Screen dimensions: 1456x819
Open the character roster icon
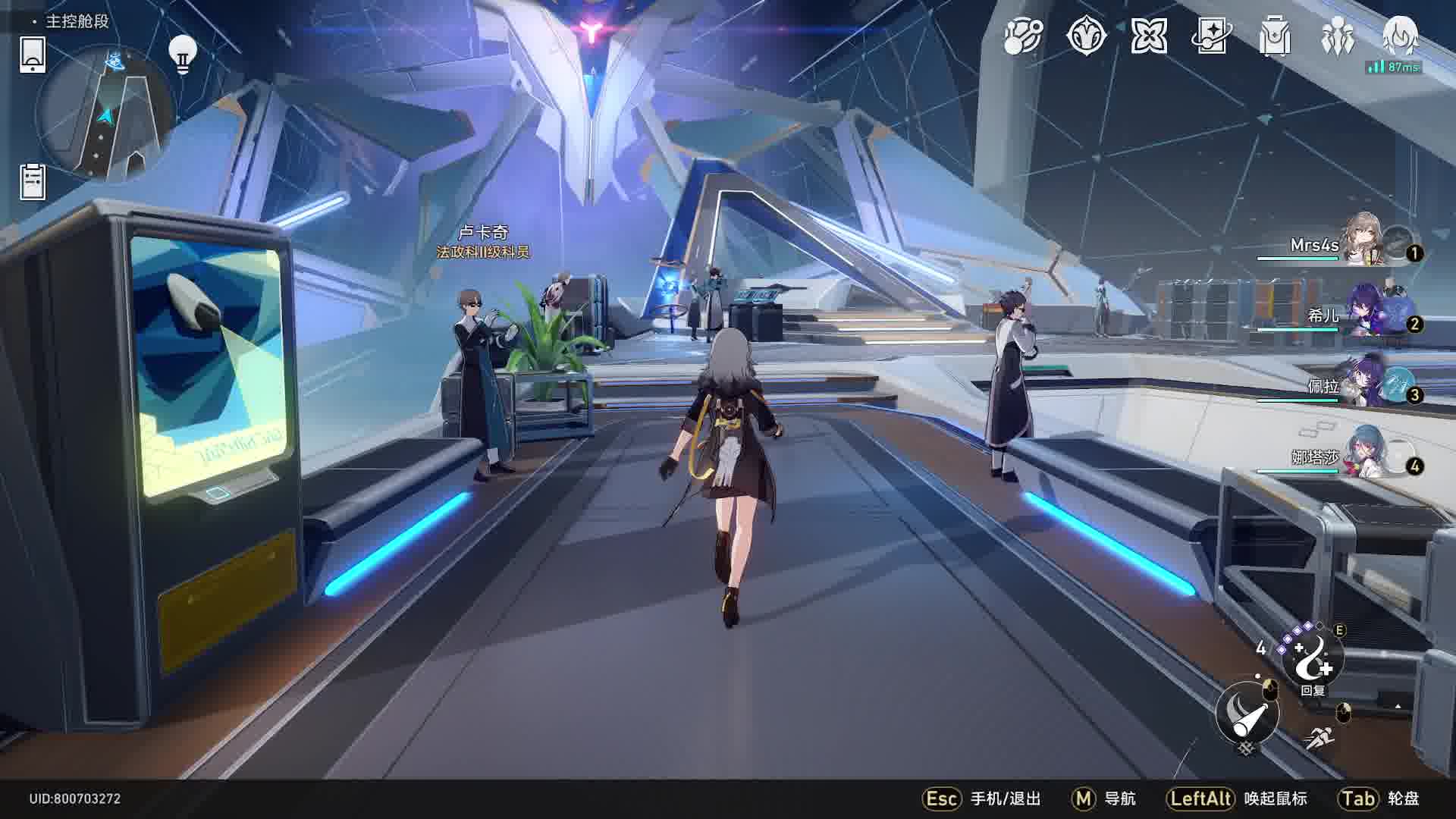(1337, 36)
